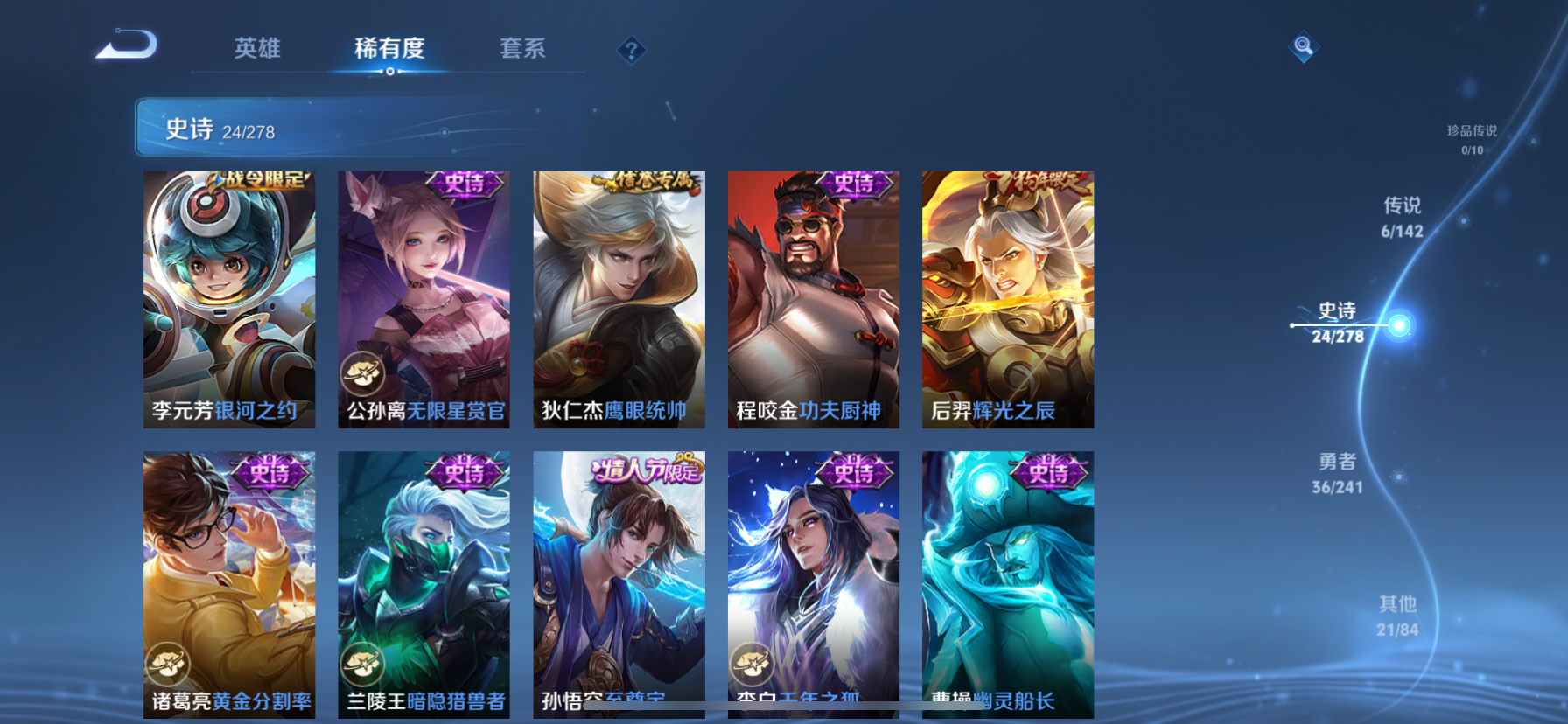Open 李元芳 银河之约 skin thumbnail
This screenshot has height=724, width=1568.
pos(230,297)
